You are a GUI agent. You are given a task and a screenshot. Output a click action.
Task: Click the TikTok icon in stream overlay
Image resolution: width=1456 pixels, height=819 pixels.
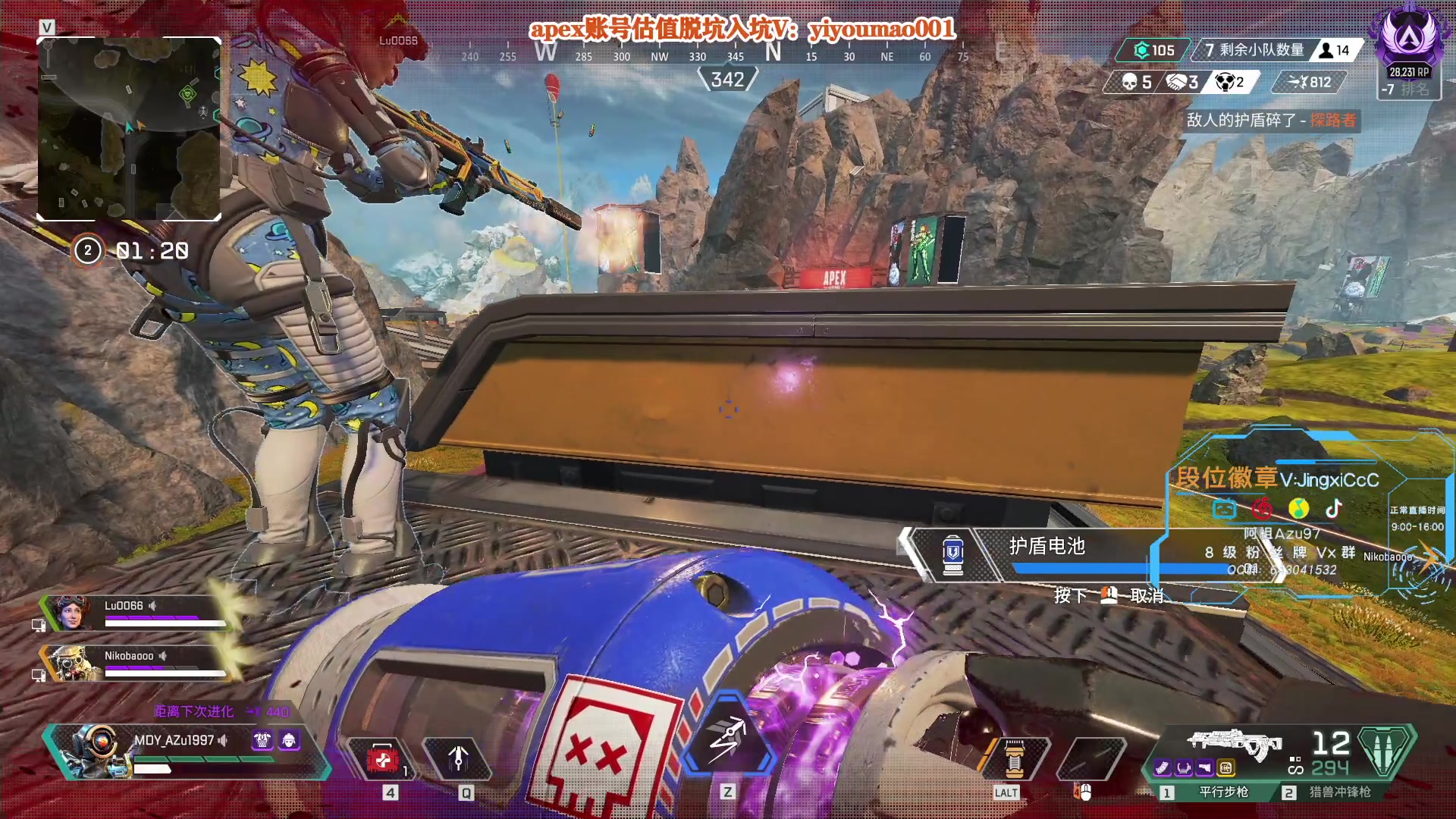coord(1334,508)
